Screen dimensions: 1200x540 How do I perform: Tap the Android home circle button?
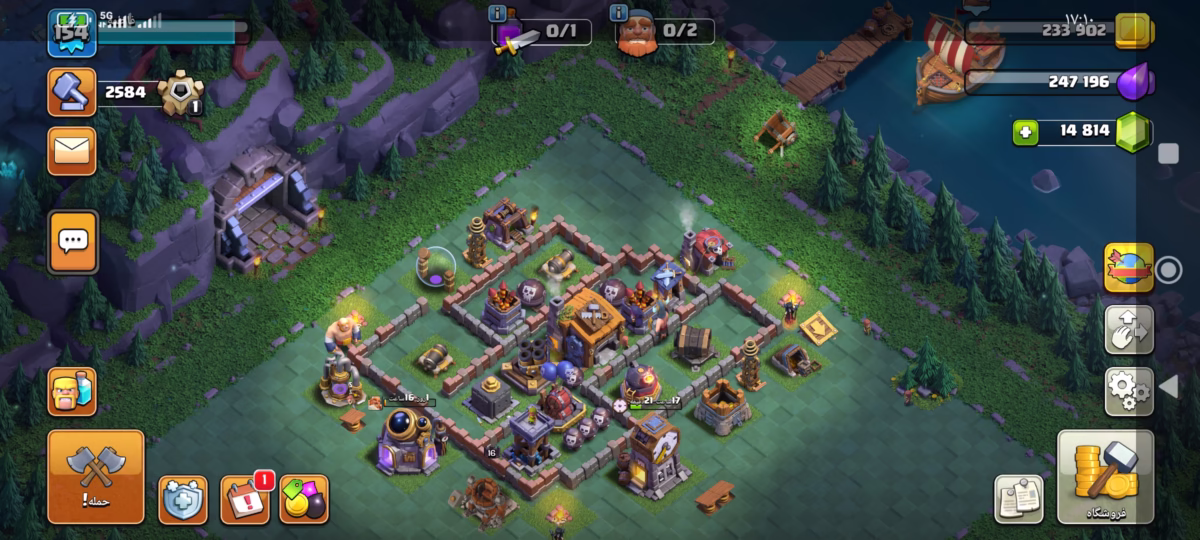coord(1167,270)
